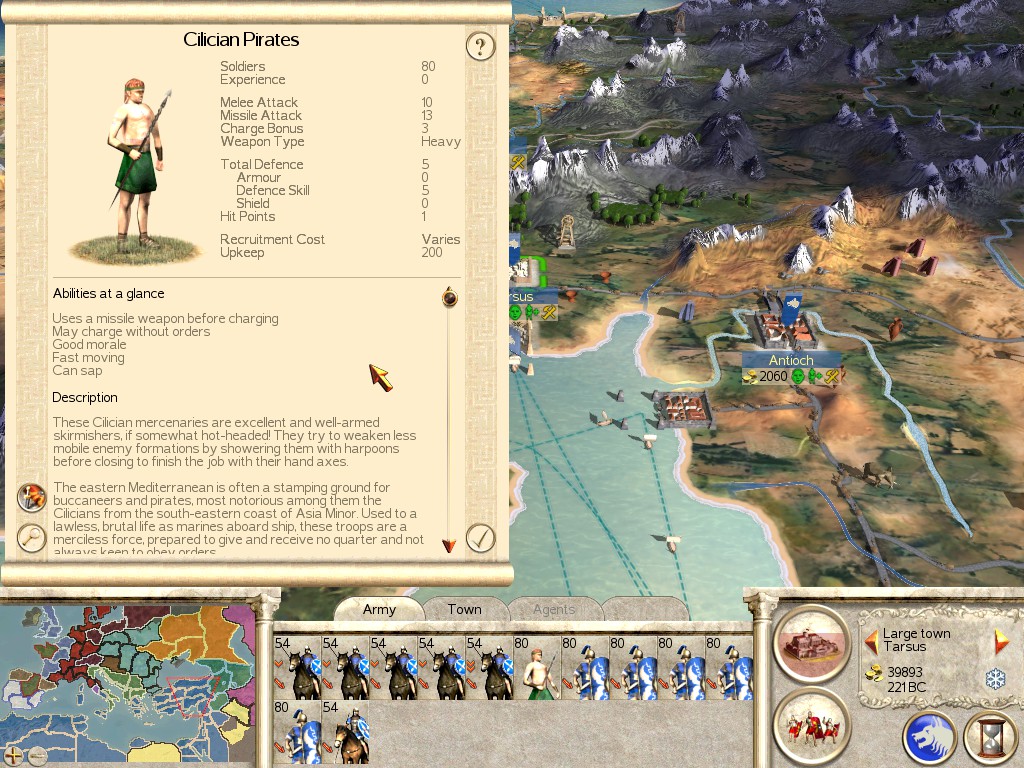Click the description scrollbar's top knob
Viewport: 1024px width, 768px height.
449,297
